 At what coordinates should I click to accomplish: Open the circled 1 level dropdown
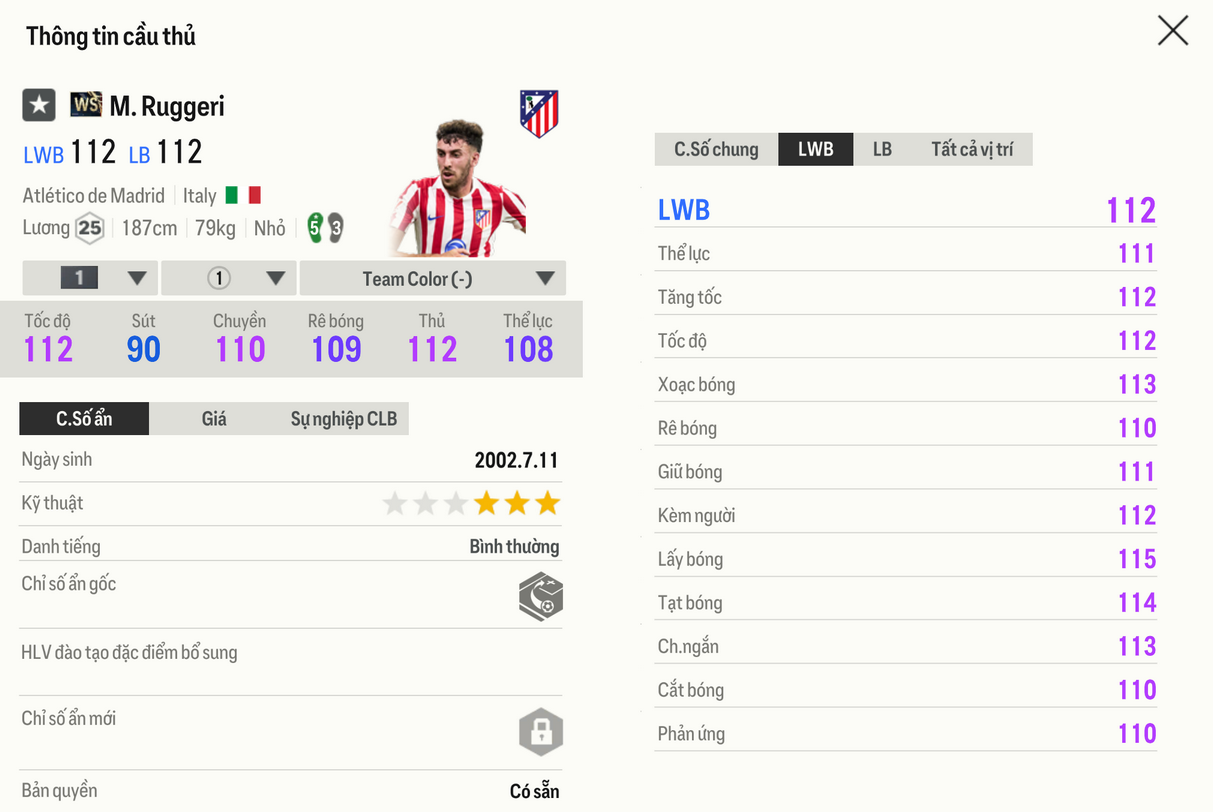pyautogui.click(x=229, y=279)
